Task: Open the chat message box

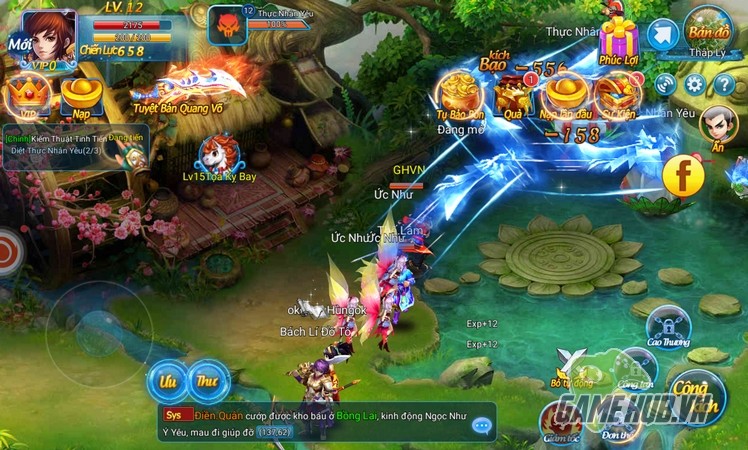Action: pyautogui.click(x=327, y=423)
